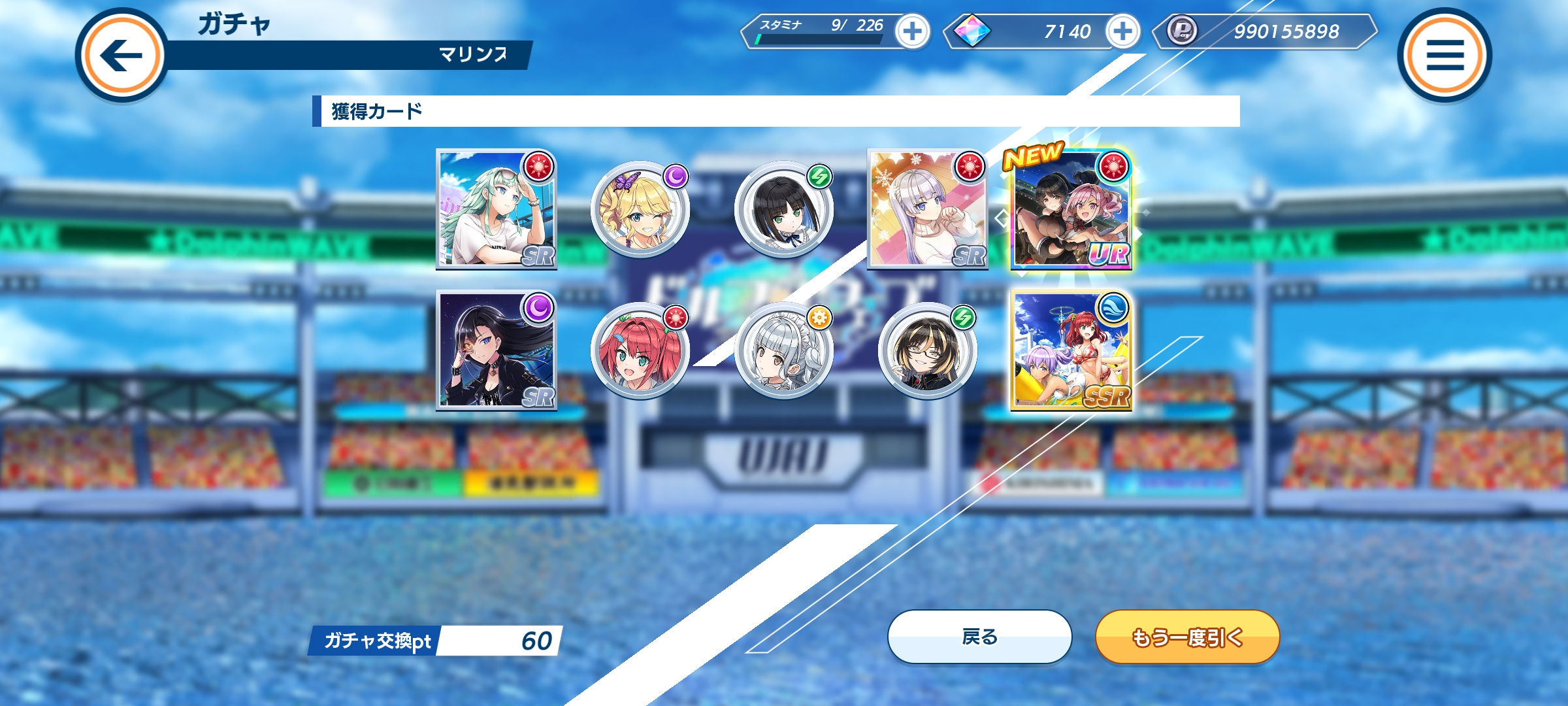1568x706 pixels.
Task: View the silver-haired sweater SR card
Action: pos(928,209)
